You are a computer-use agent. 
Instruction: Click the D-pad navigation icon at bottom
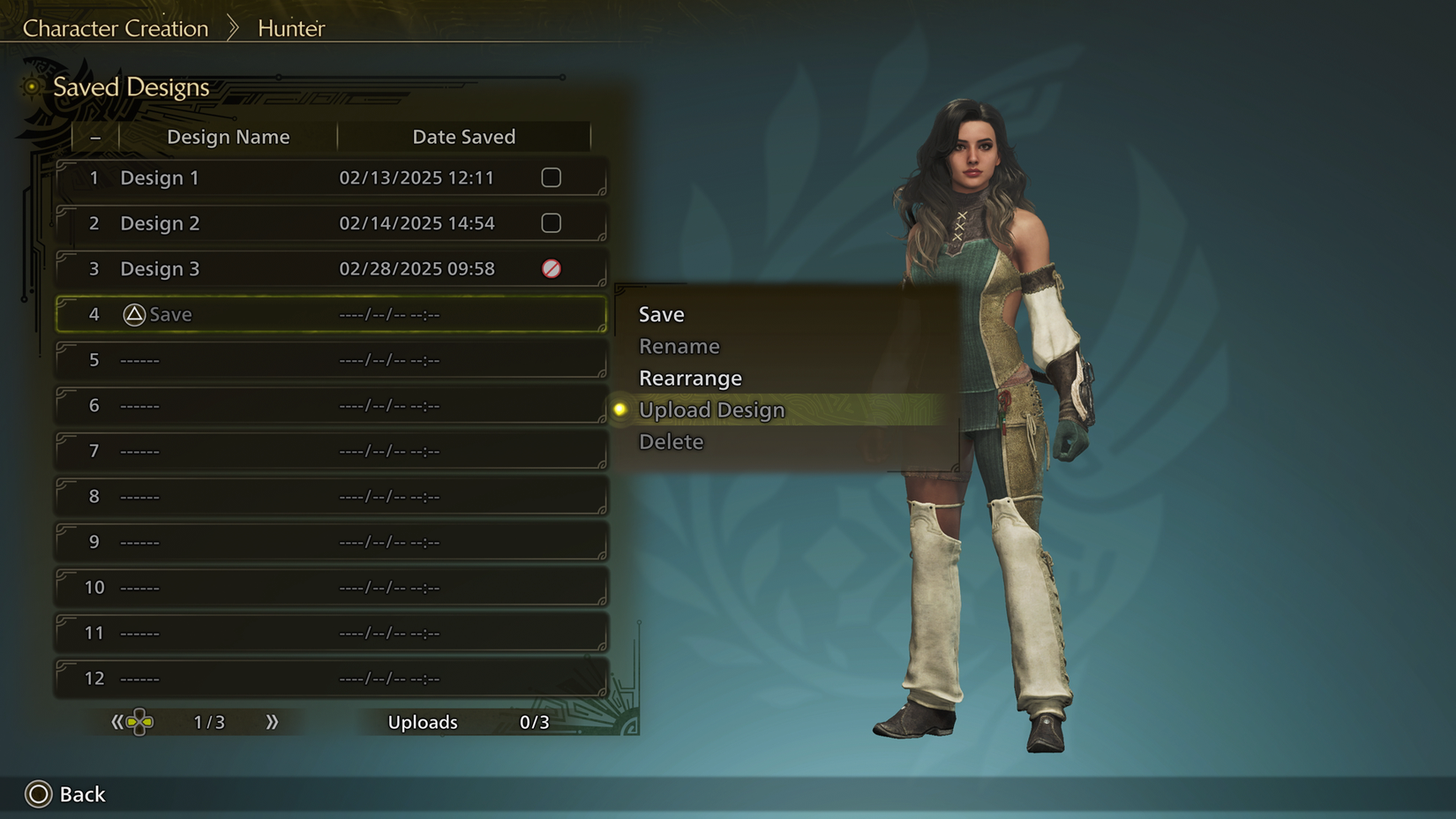(x=139, y=722)
